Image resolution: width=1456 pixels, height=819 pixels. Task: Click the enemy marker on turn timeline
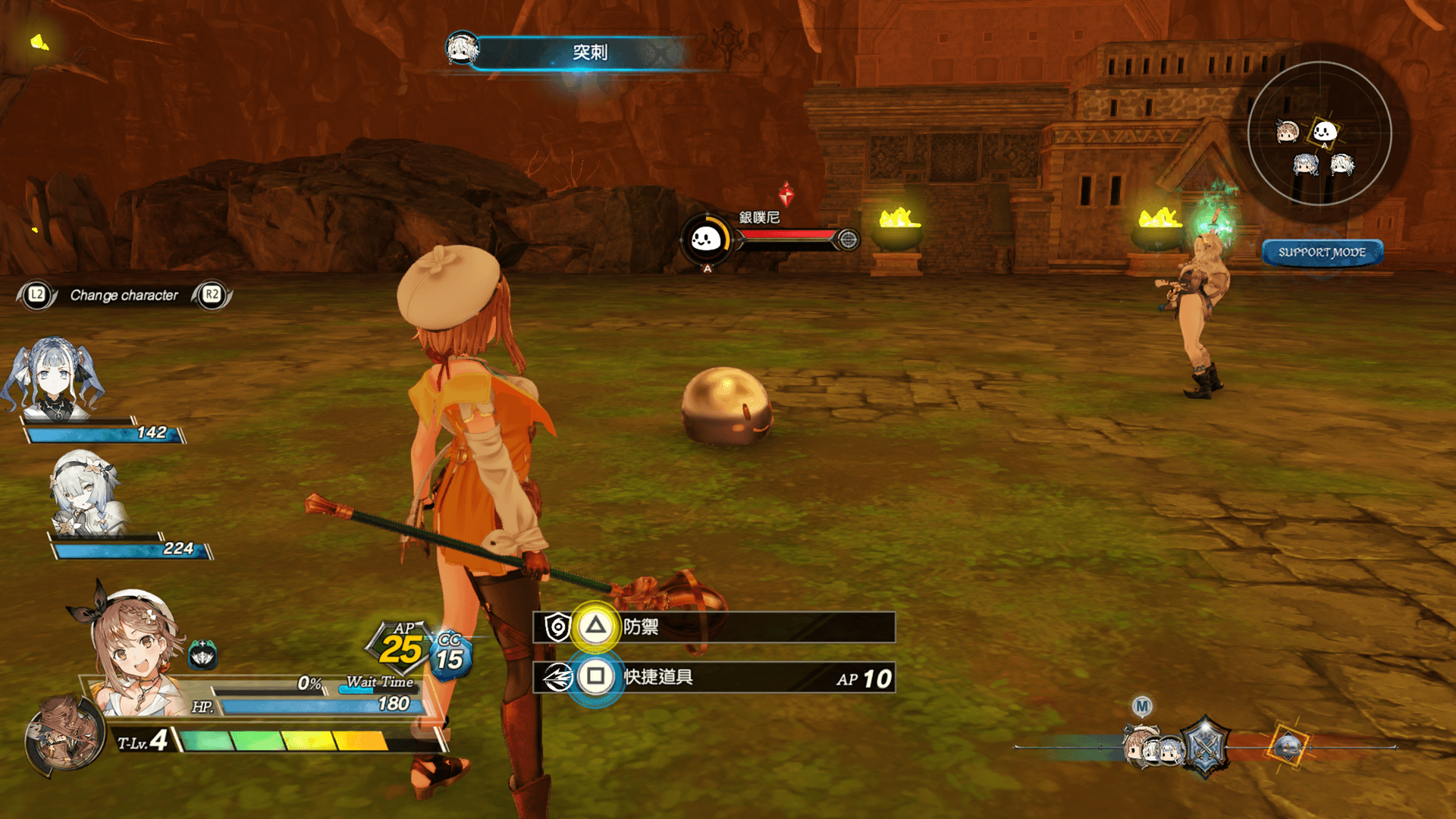pyautogui.click(x=1288, y=747)
